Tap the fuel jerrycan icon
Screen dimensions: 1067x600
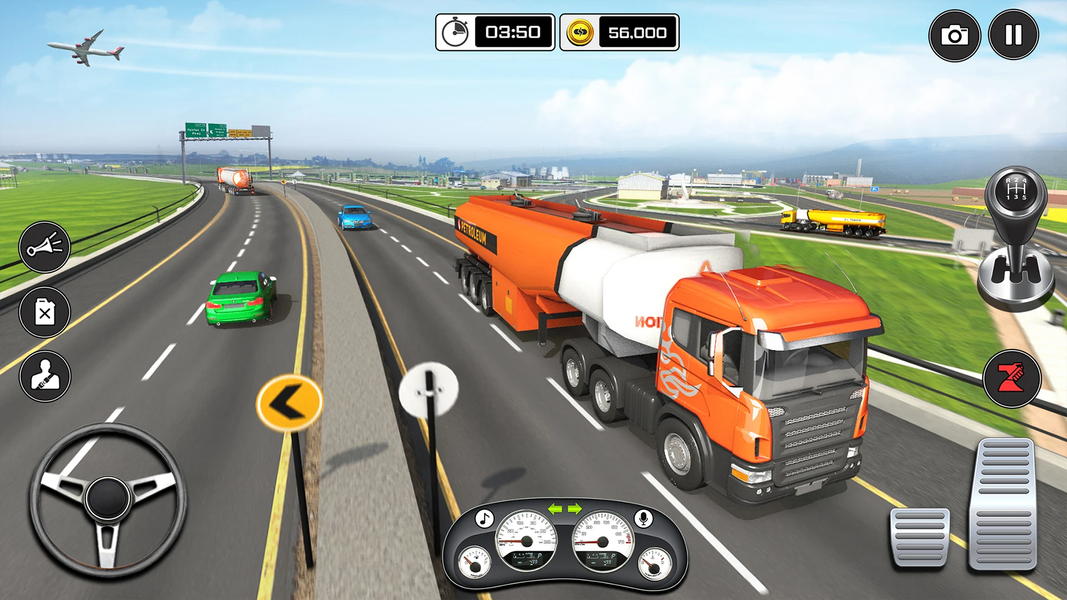point(45,312)
